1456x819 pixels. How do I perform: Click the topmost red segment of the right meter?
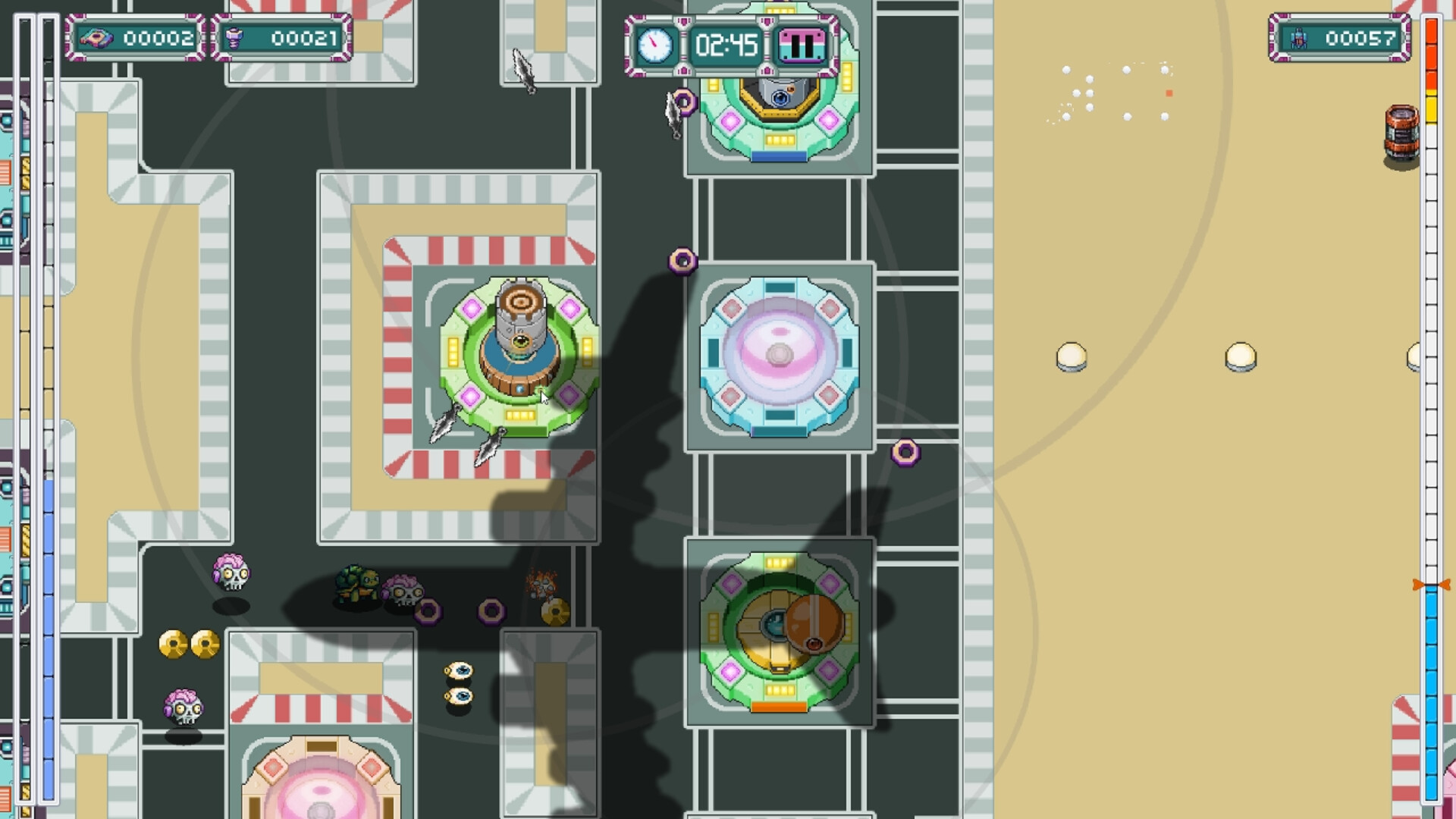[1432, 30]
